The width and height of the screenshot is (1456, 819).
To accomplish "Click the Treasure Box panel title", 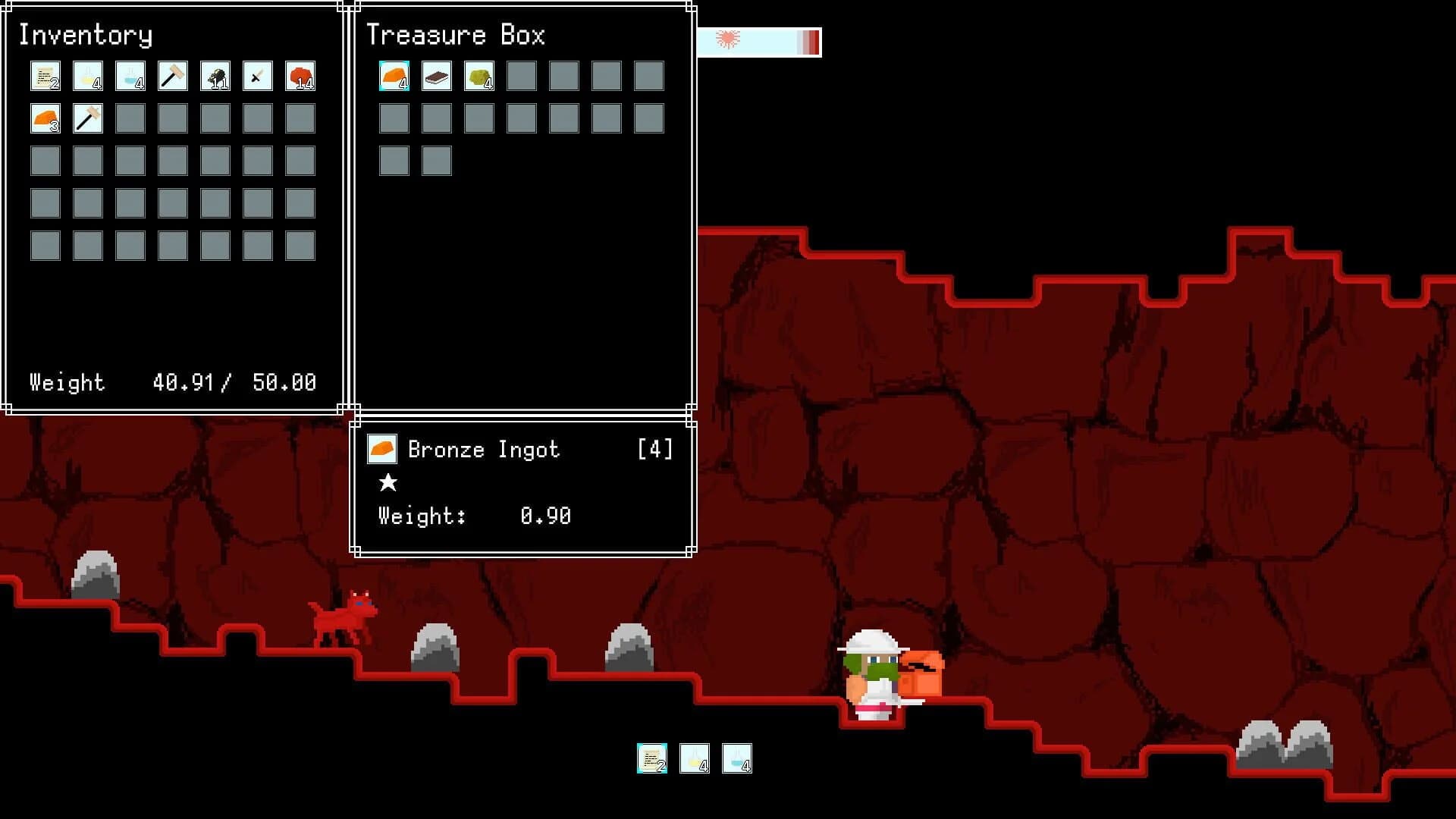I will click(x=457, y=35).
